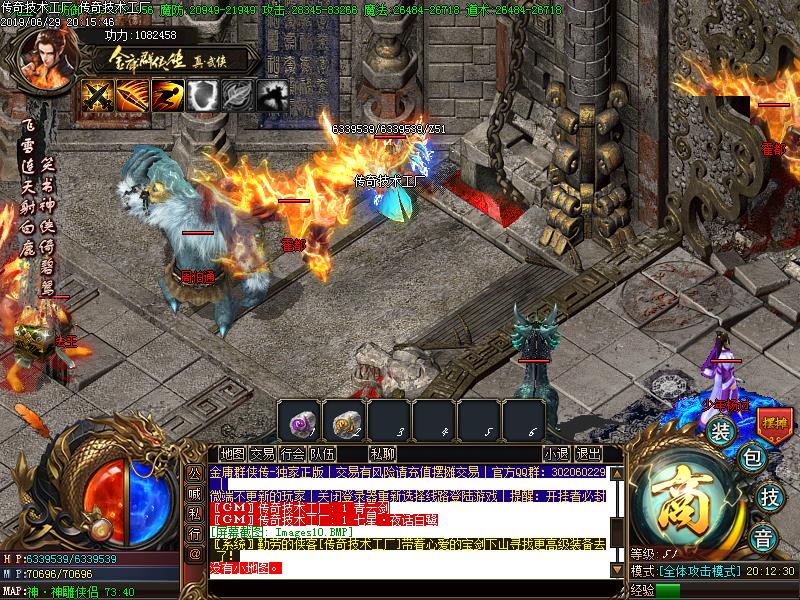
Task: Open the 队伍 (team) panel
Action: coord(323,453)
